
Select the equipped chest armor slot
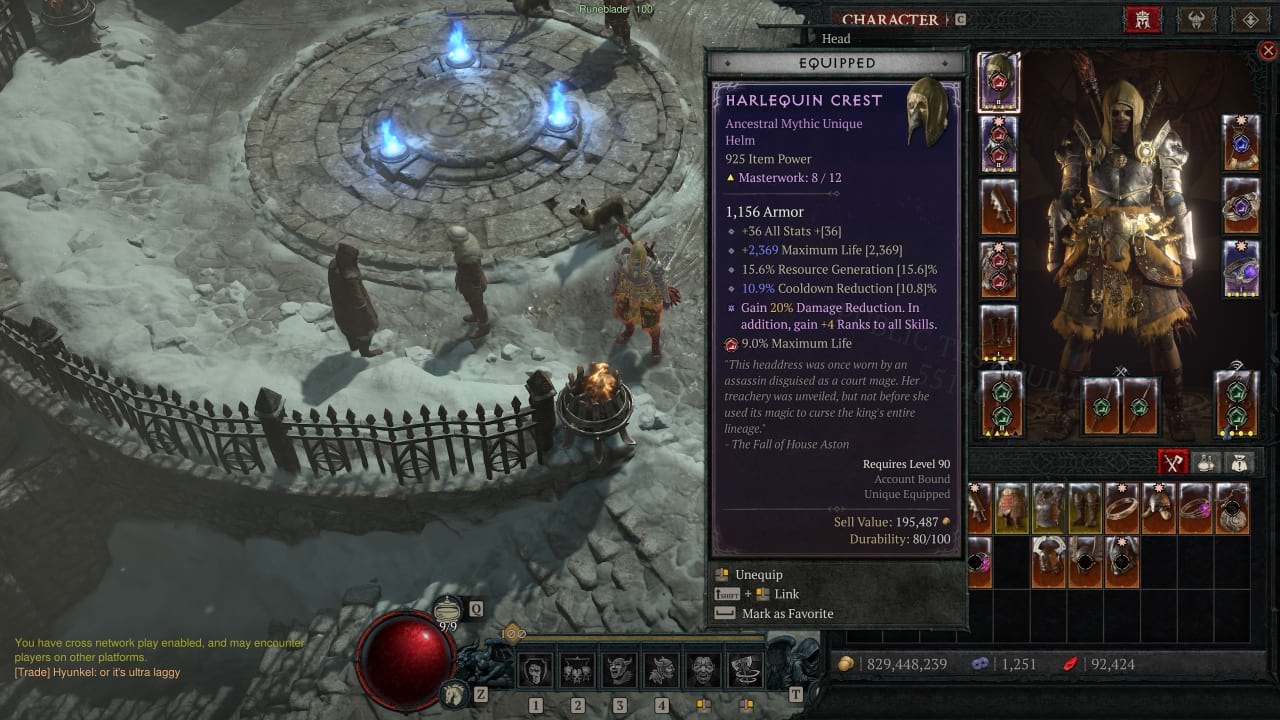998,144
